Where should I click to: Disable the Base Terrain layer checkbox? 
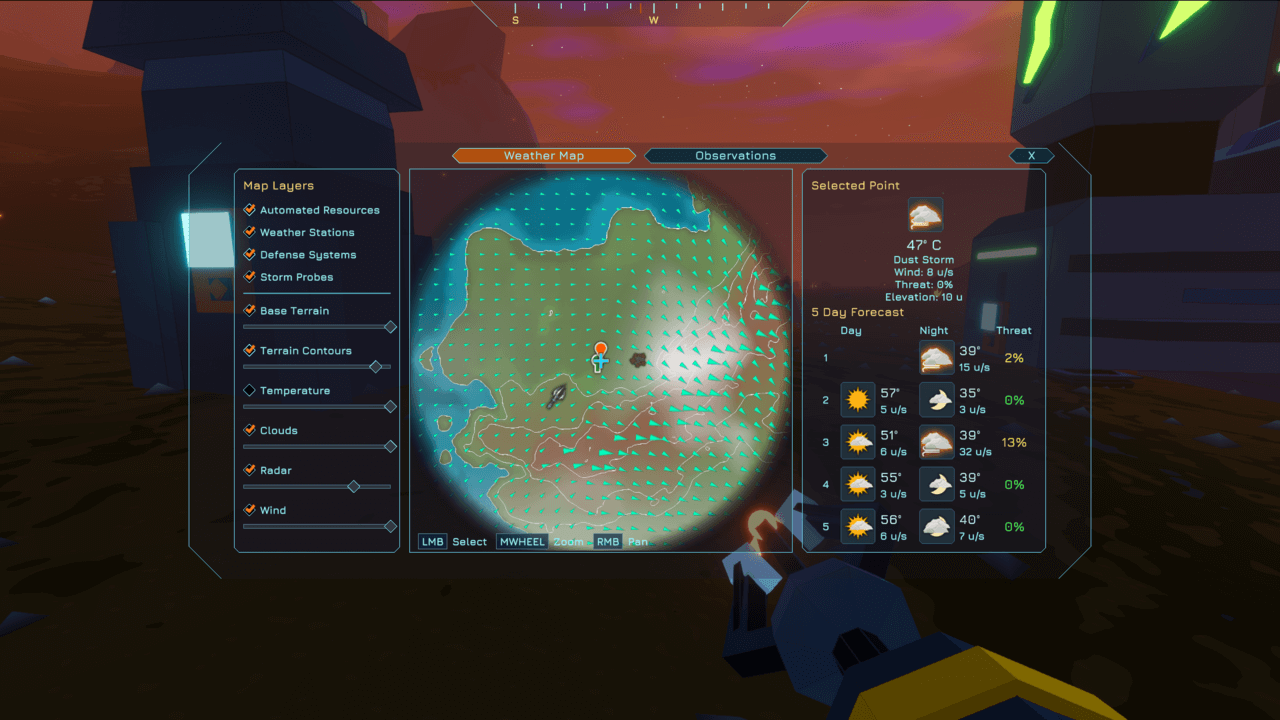coord(250,311)
